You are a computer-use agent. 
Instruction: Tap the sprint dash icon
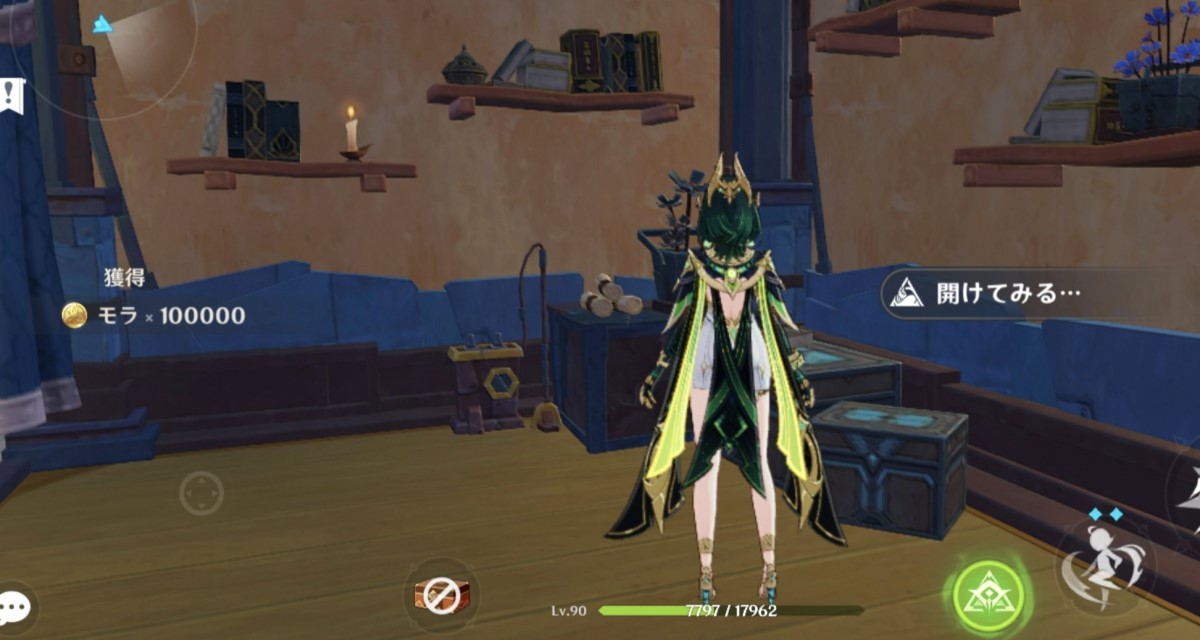click(1107, 565)
